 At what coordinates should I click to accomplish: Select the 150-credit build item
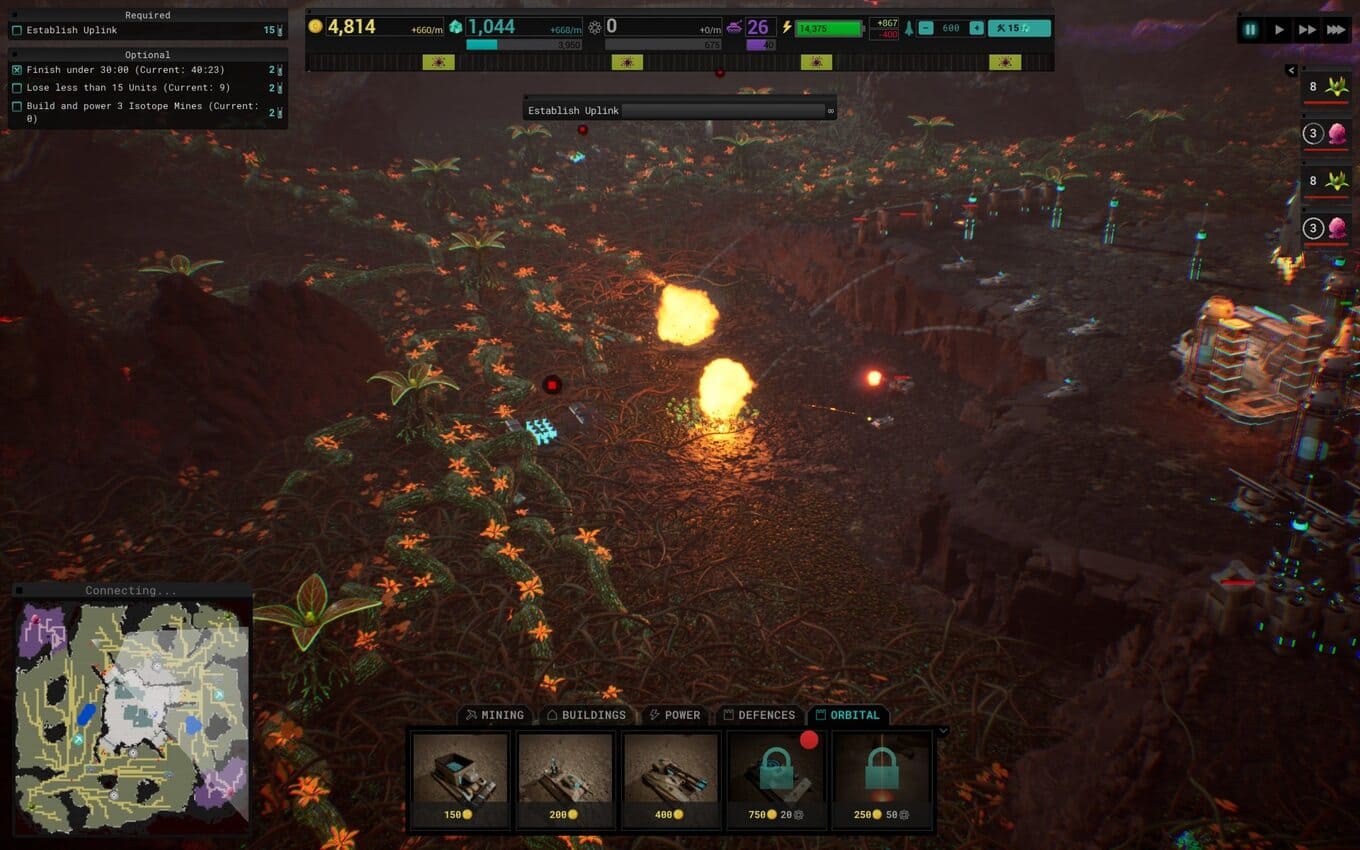point(461,779)
